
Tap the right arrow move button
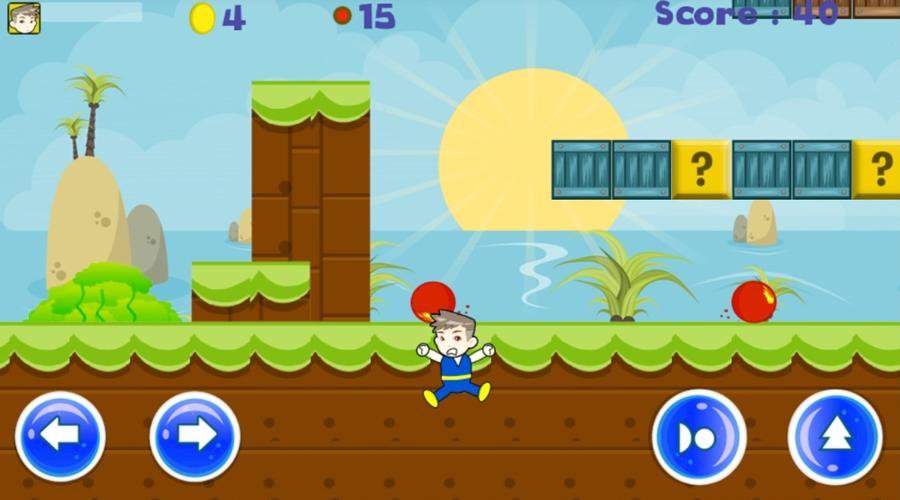195,436
